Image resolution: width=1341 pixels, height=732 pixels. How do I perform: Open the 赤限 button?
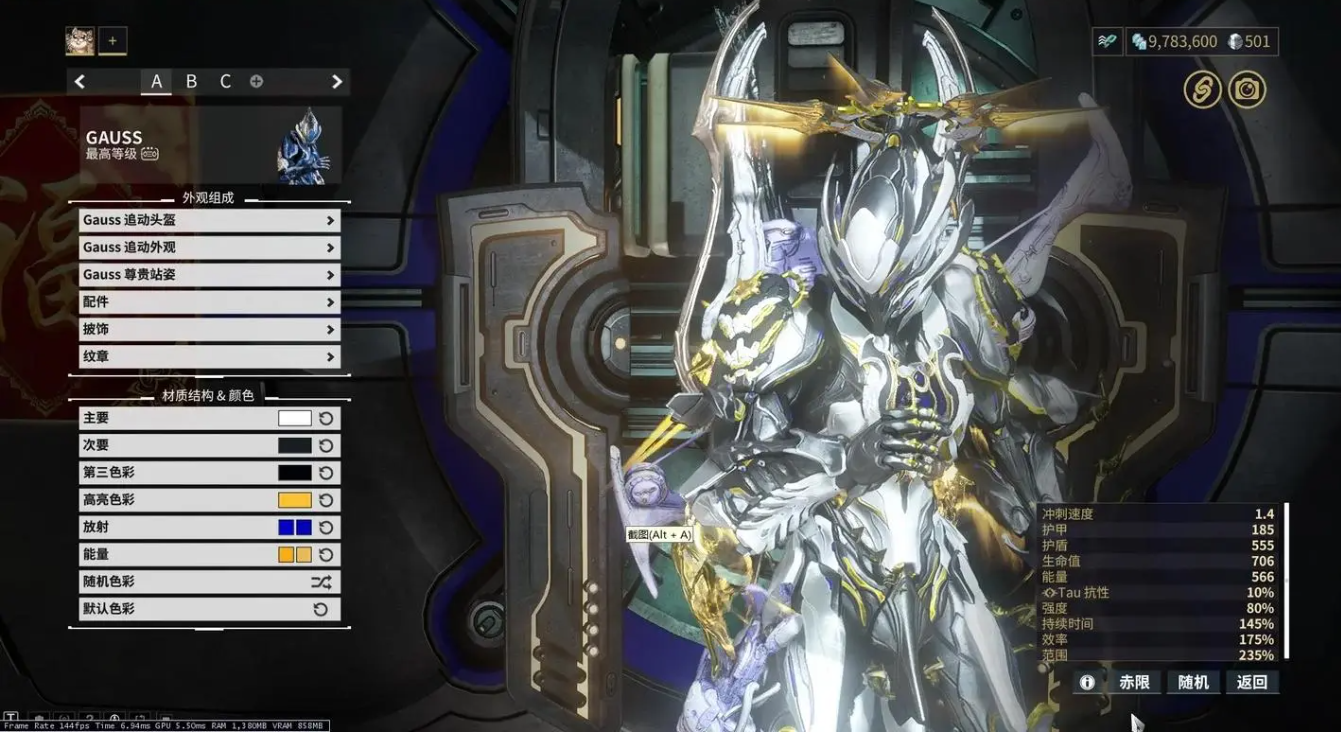(1134, 682)
